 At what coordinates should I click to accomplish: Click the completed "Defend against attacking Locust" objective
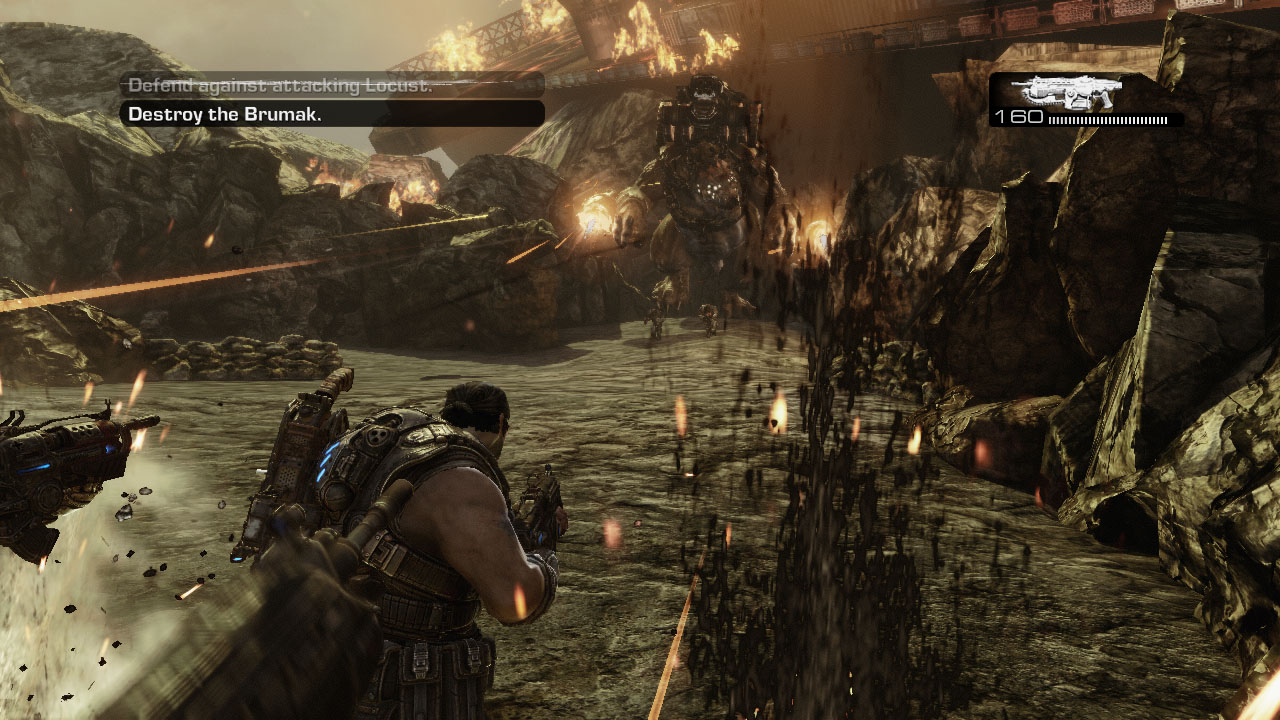280,86
